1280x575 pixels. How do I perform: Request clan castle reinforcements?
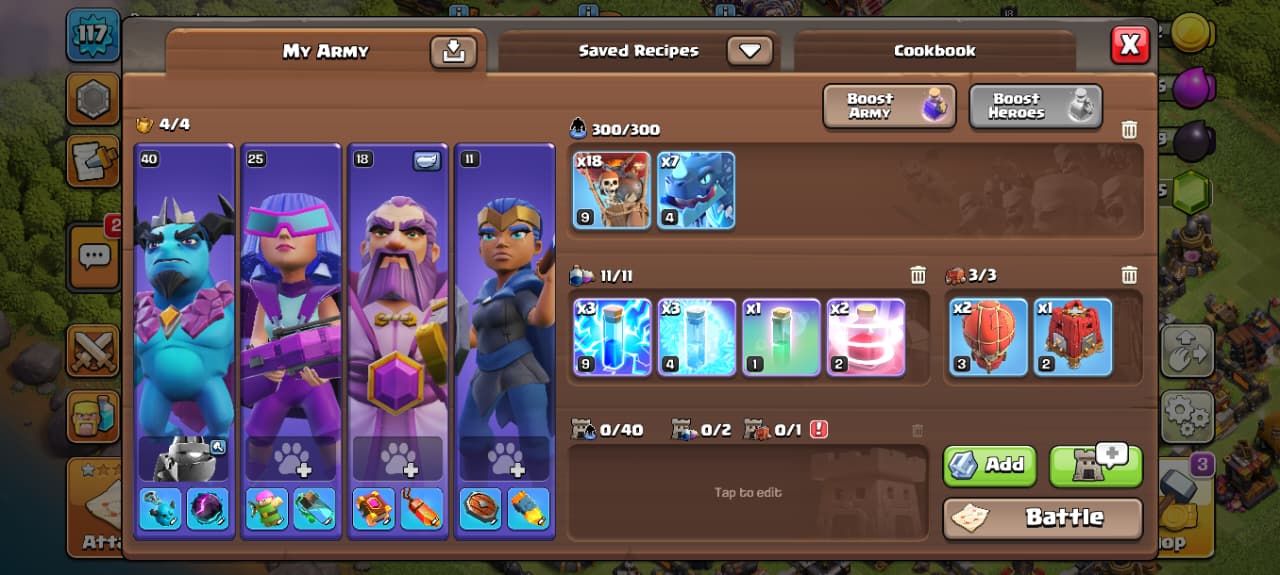[1095, 464]
